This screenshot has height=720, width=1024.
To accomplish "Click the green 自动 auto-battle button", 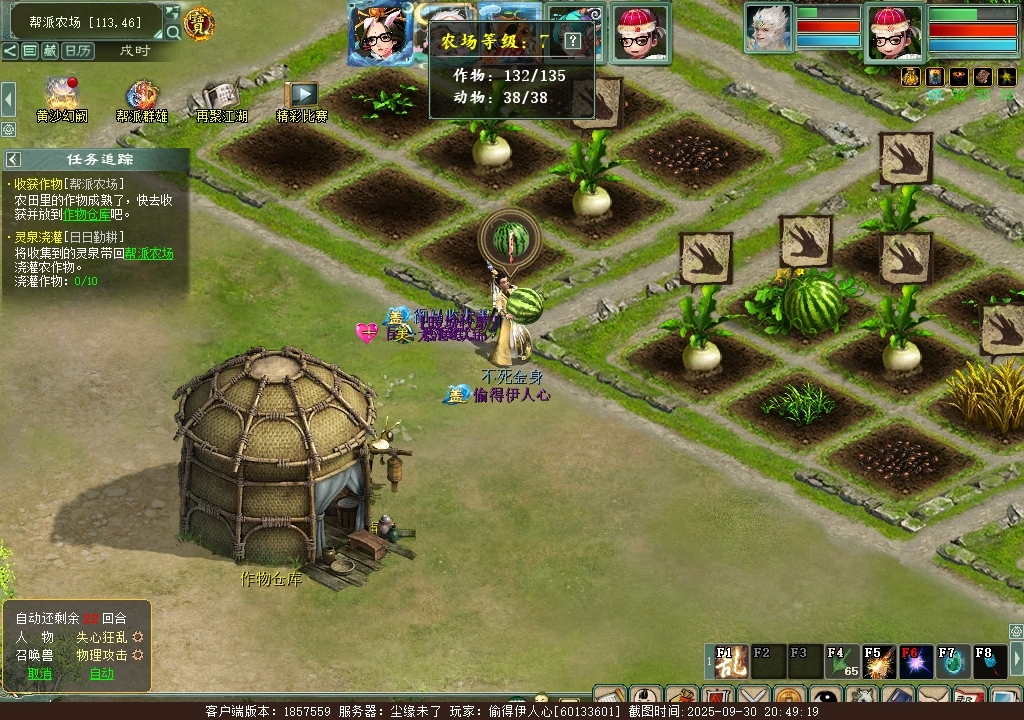I will coord(102,673).
